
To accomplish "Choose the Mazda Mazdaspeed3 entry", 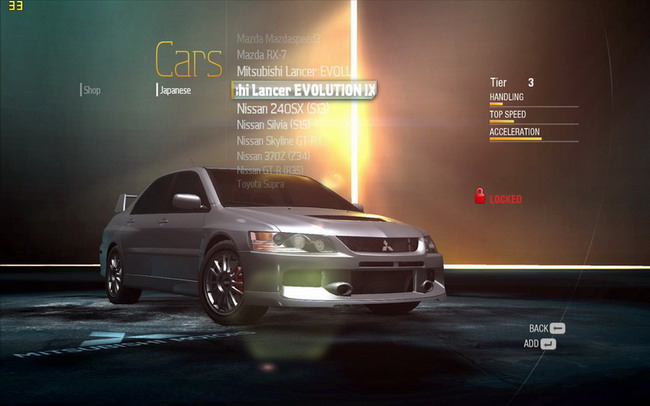I will pos(278,39).
